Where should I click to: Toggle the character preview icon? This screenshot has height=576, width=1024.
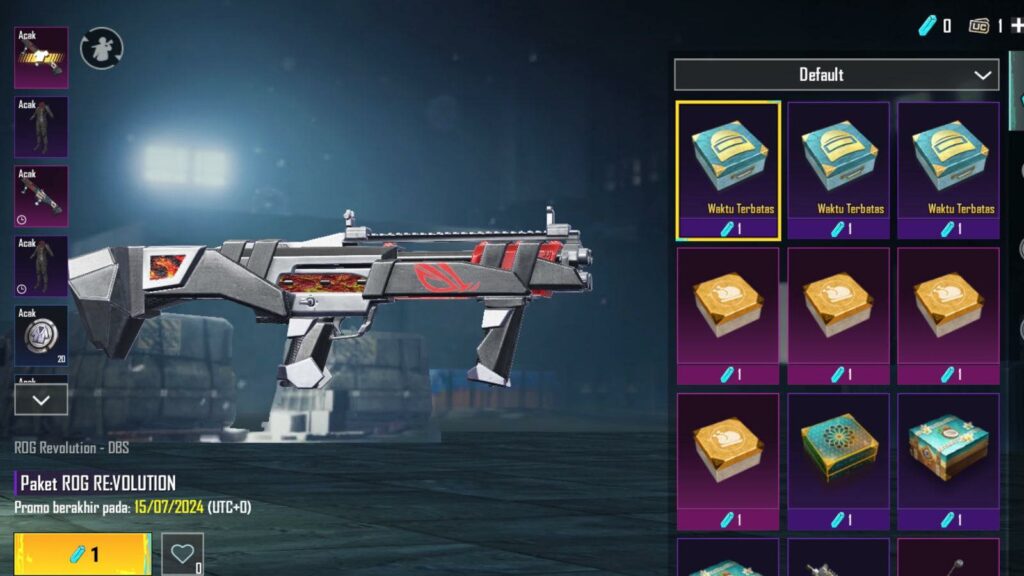[101, 48]
